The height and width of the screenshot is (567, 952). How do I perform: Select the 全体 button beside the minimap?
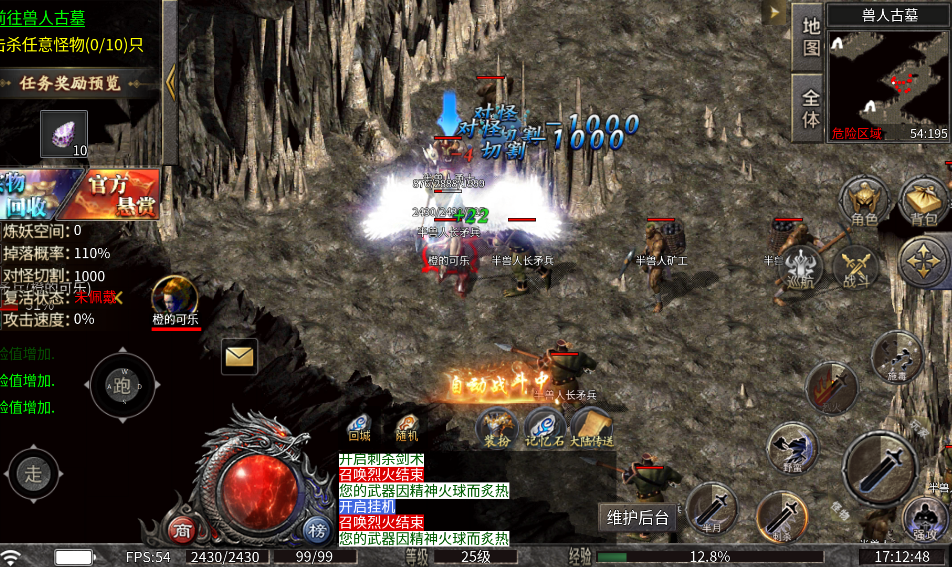810,108
